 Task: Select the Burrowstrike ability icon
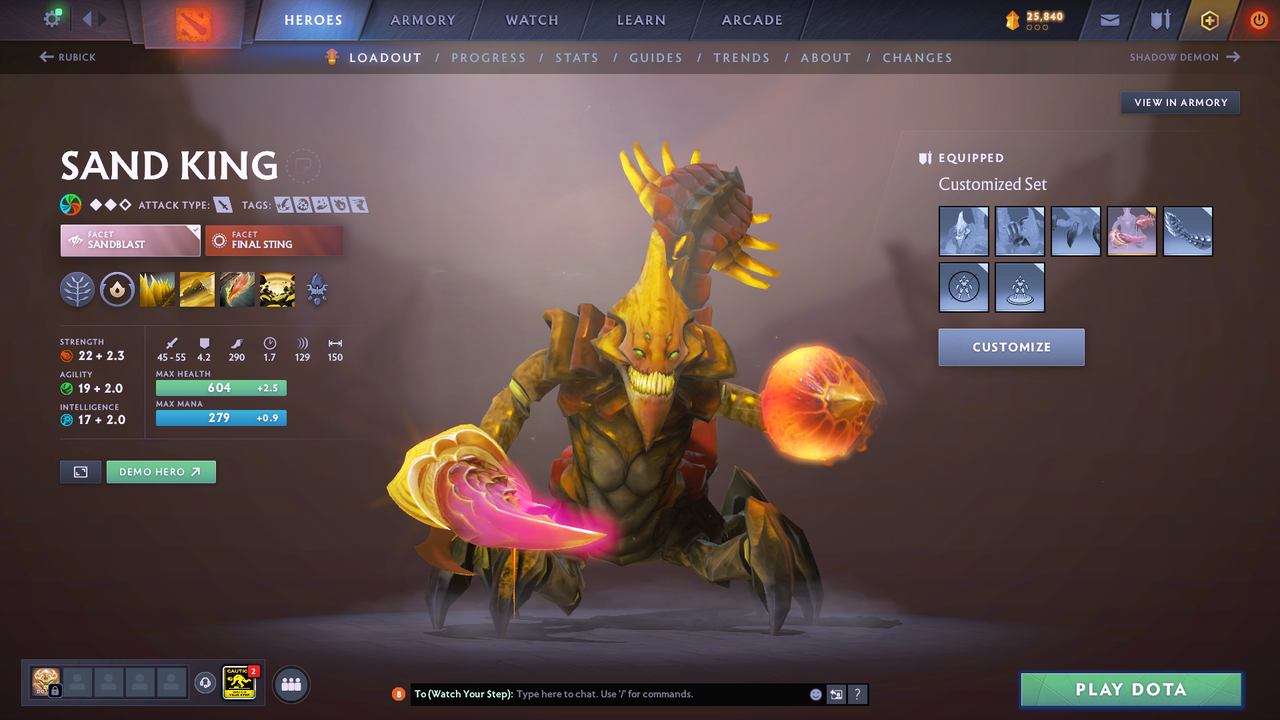pyautogui.click(x=157, y=290)
